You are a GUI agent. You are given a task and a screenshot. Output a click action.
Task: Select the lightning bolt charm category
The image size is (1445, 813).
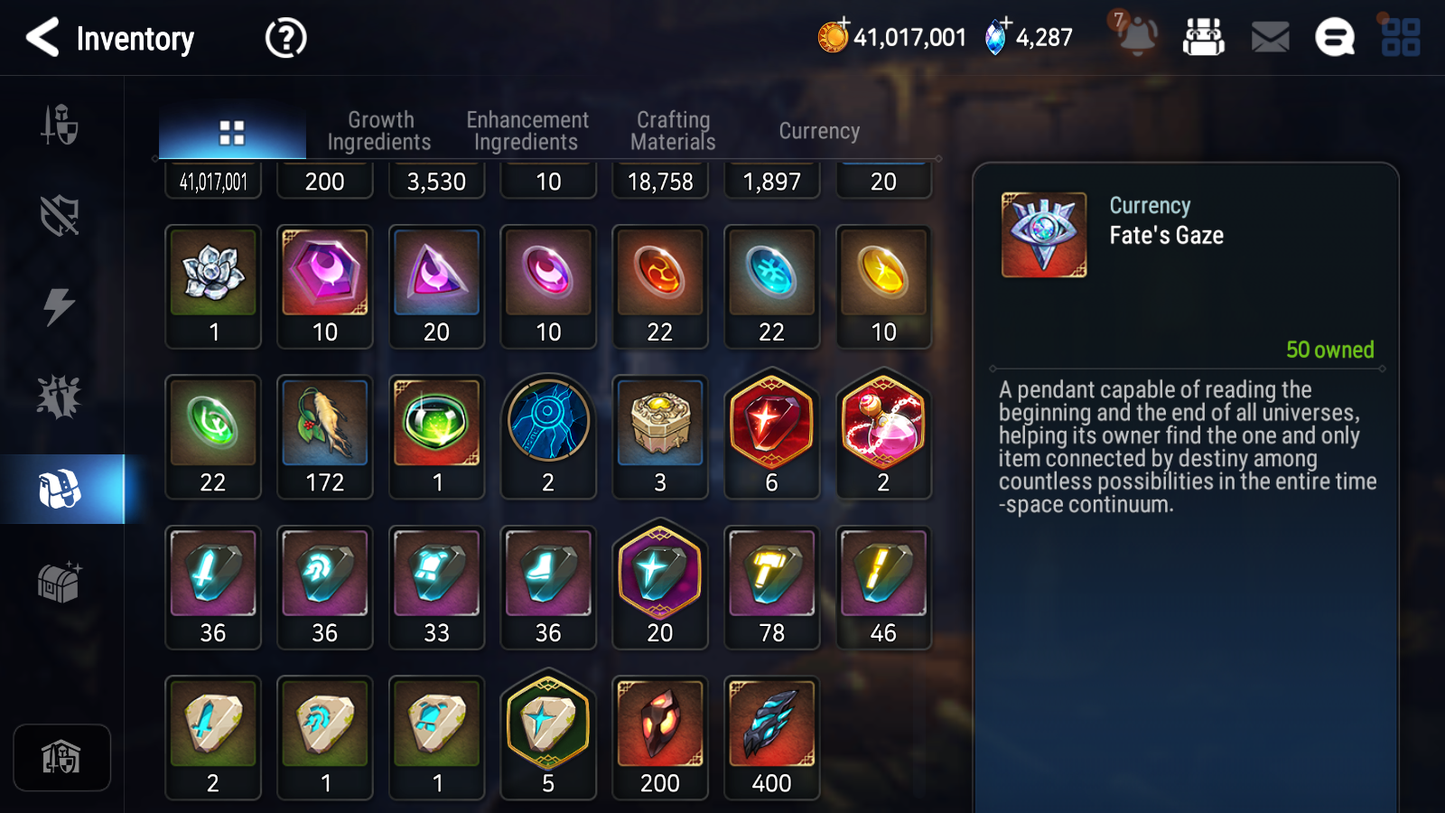pos(62,305)
